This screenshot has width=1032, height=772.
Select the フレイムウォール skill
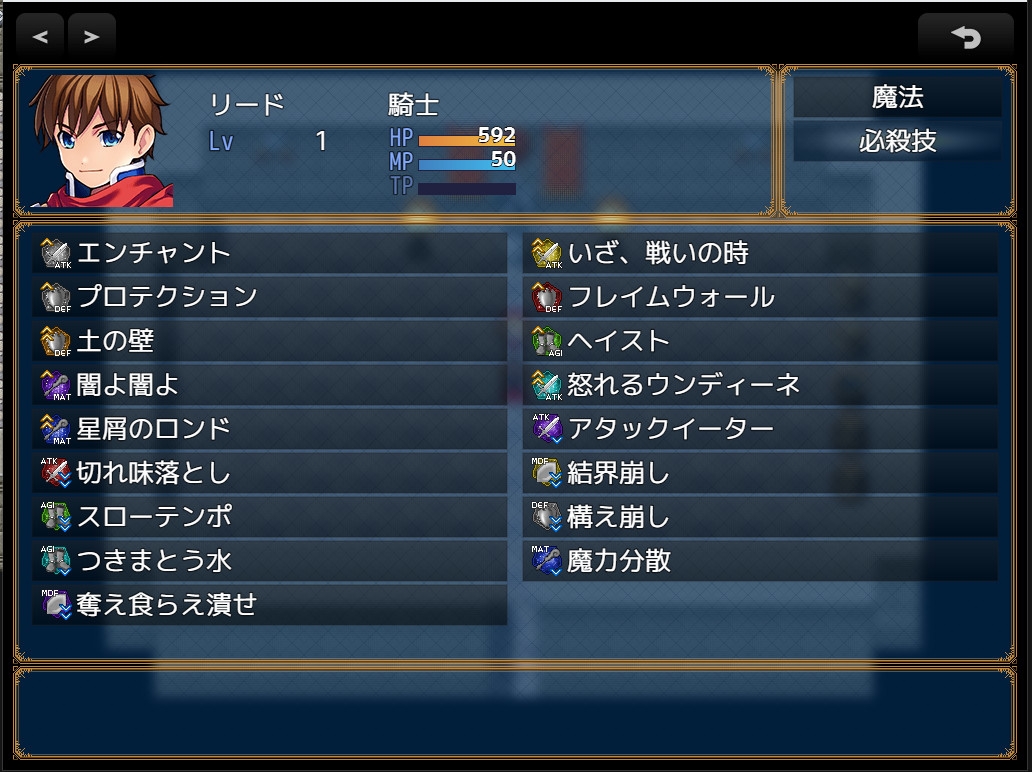[x=760, y=297]
